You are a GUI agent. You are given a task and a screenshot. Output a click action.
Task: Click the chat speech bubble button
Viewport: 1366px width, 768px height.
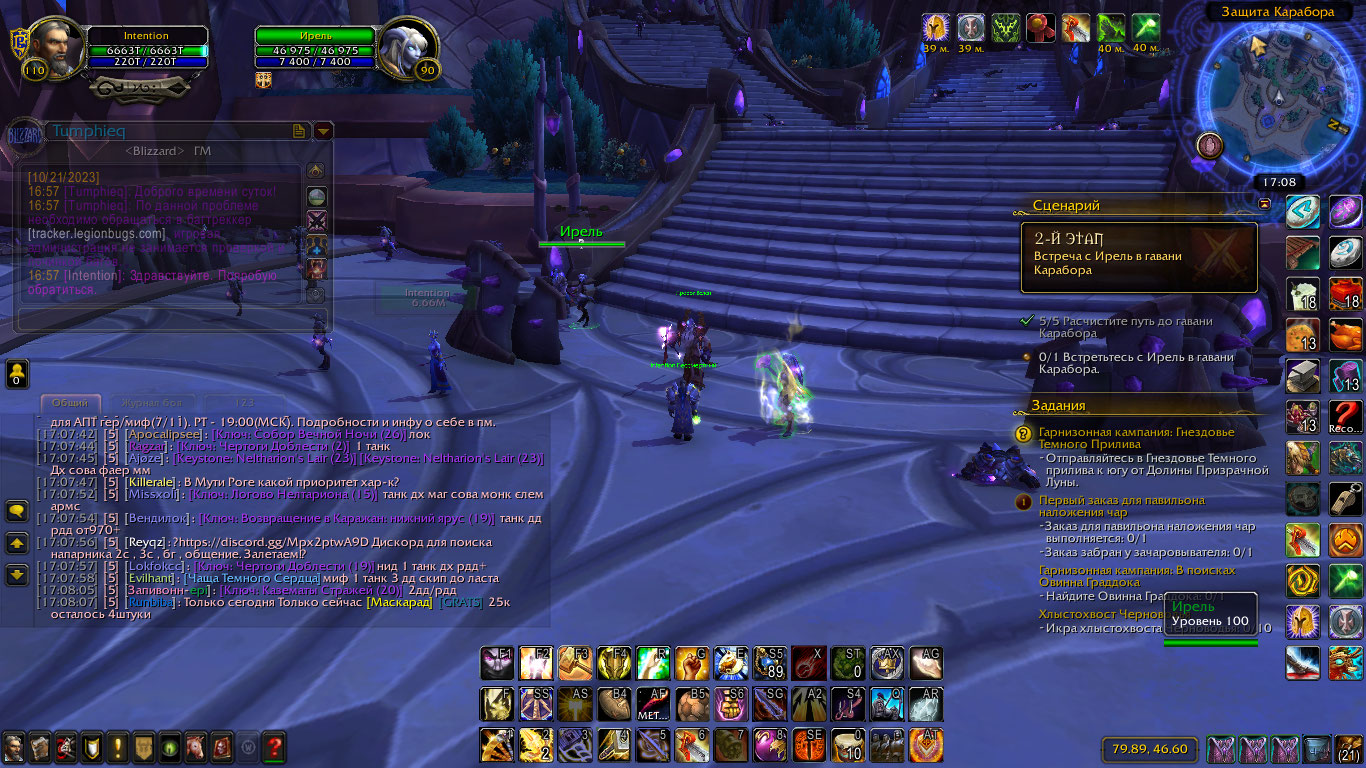point(17,511)
